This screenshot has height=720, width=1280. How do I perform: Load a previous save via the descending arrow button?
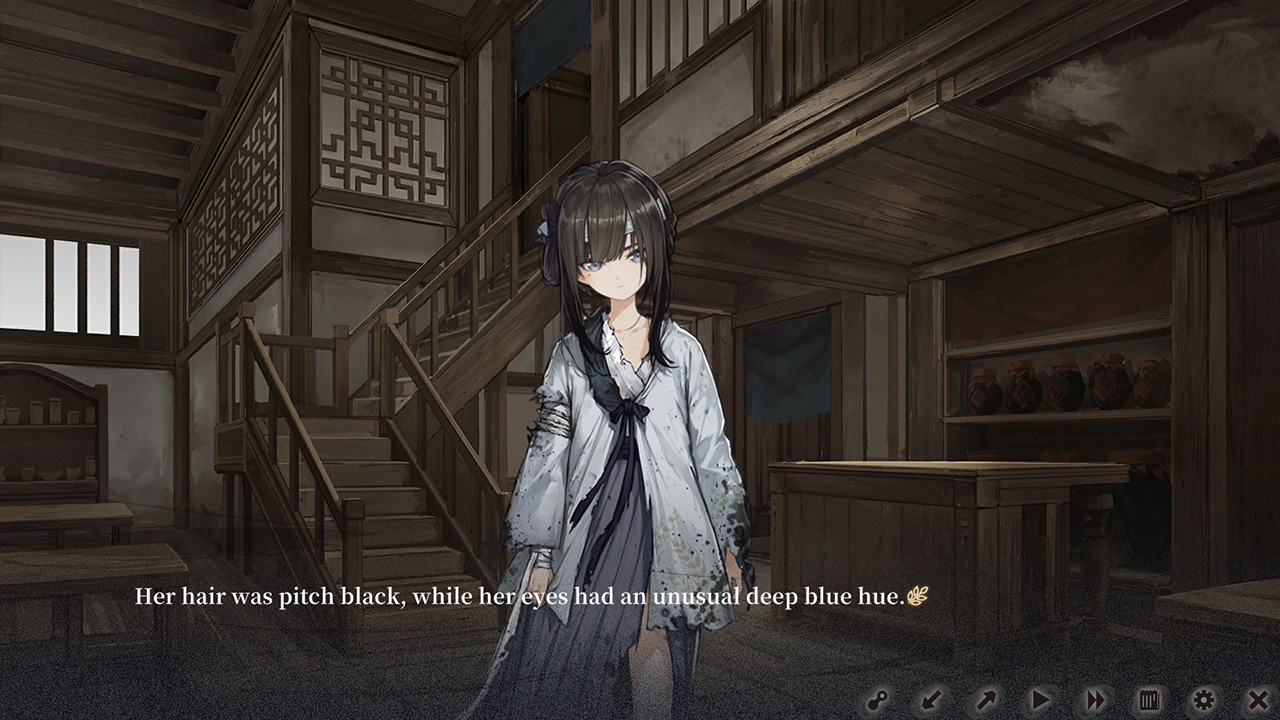pyautogui.click(x=933, y=699)
